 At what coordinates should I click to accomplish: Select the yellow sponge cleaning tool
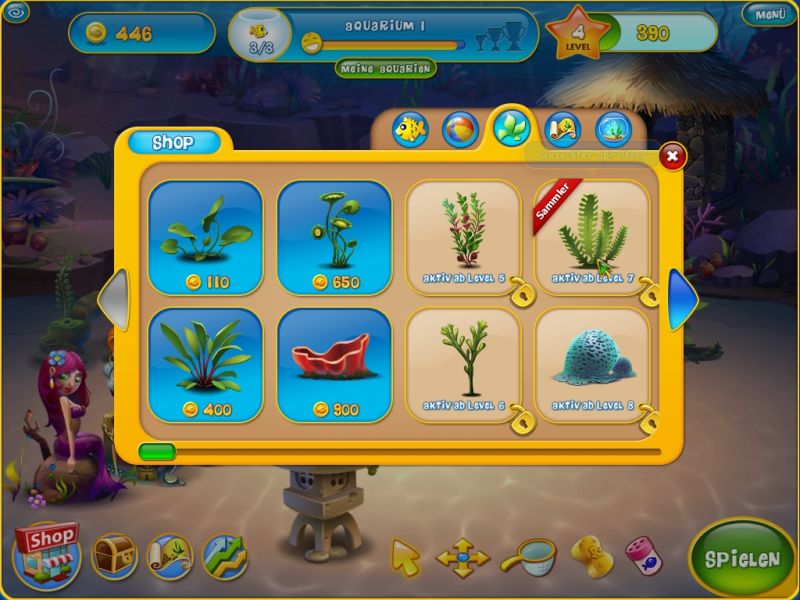coord(590,553)
